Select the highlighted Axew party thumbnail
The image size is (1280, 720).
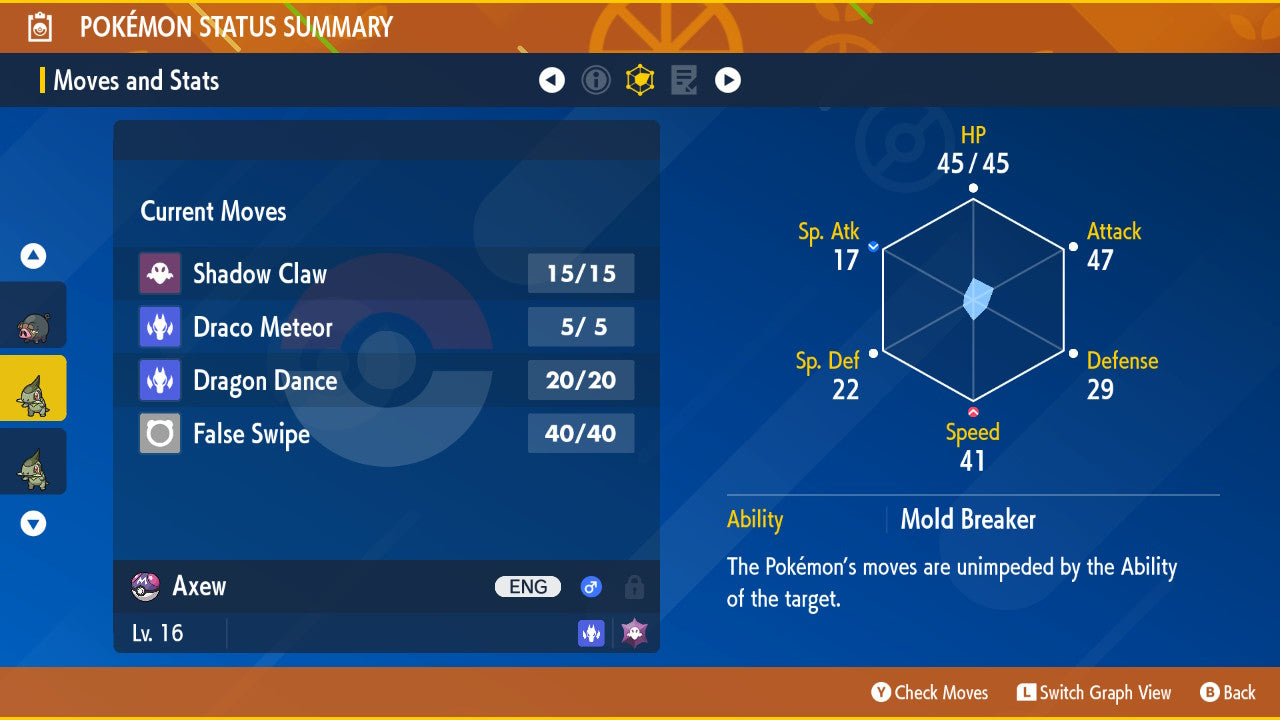[x=33, y=389]
